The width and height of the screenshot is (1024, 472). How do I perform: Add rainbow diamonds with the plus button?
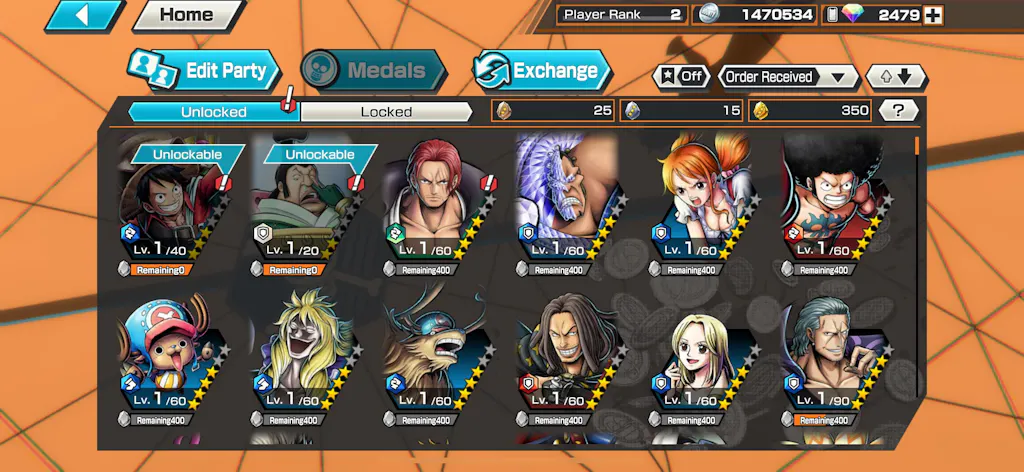pyautogui.click(x=933, y=15)
